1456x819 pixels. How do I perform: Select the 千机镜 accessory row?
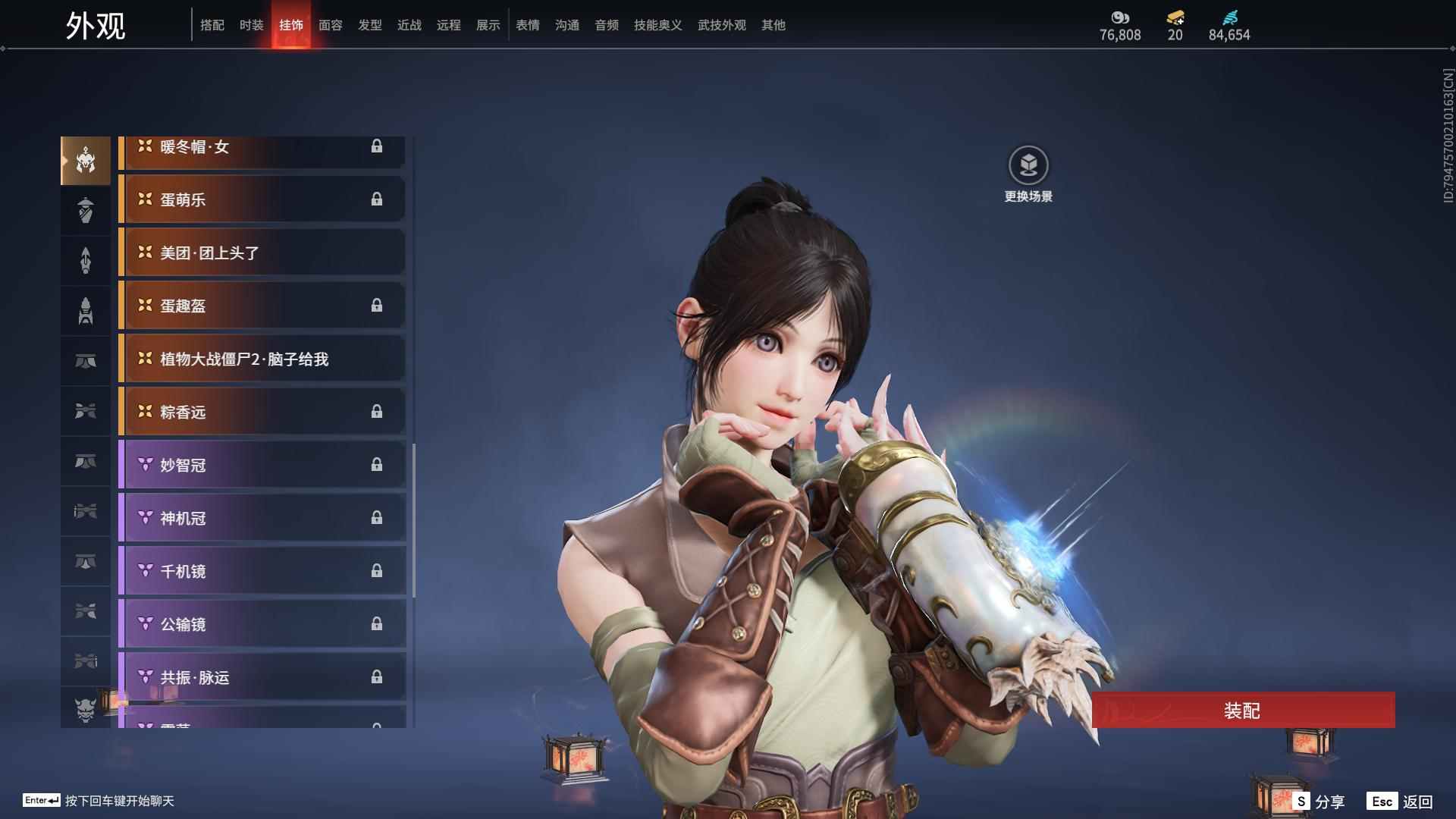coord(262,571)
